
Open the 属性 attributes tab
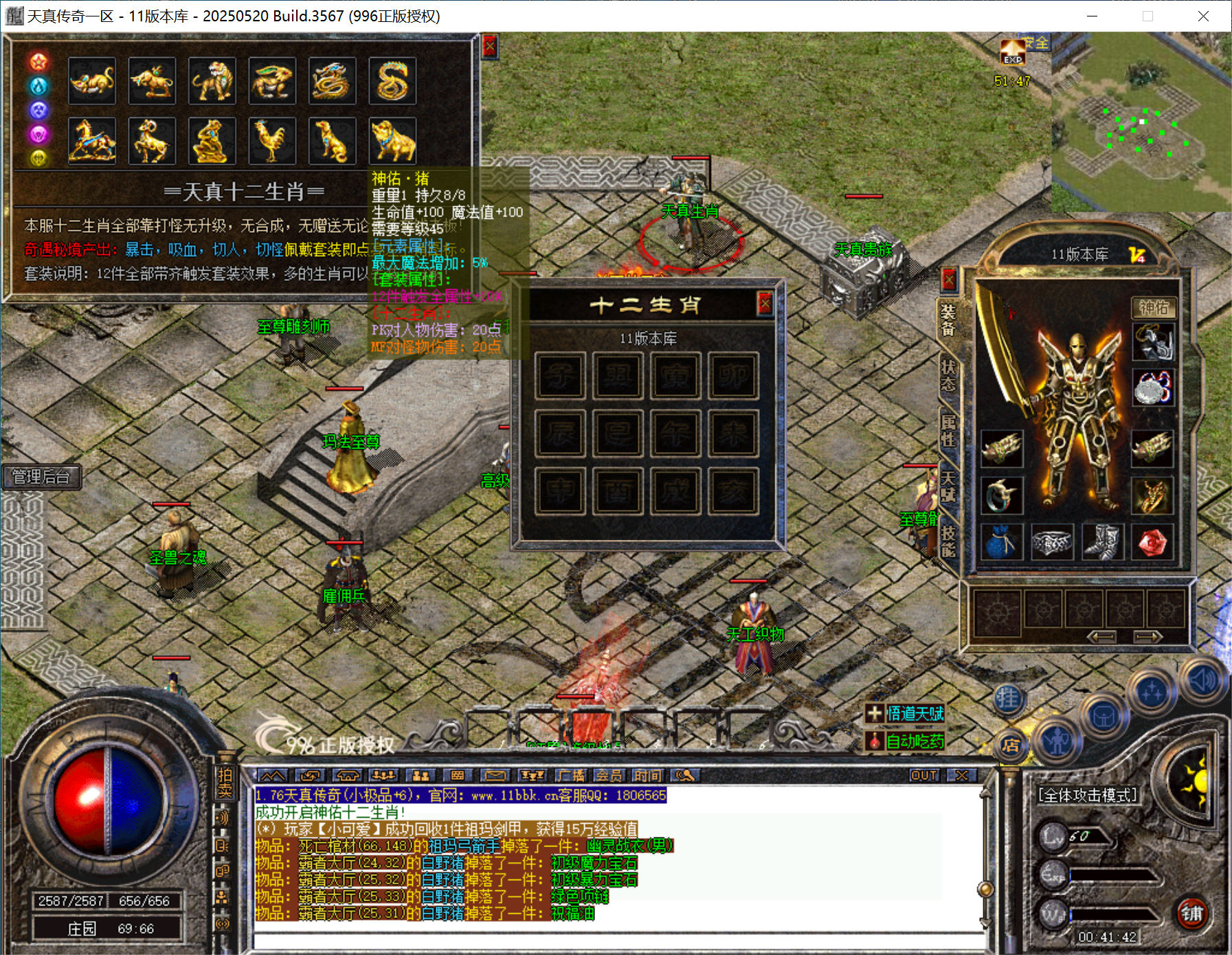(948, 430)
